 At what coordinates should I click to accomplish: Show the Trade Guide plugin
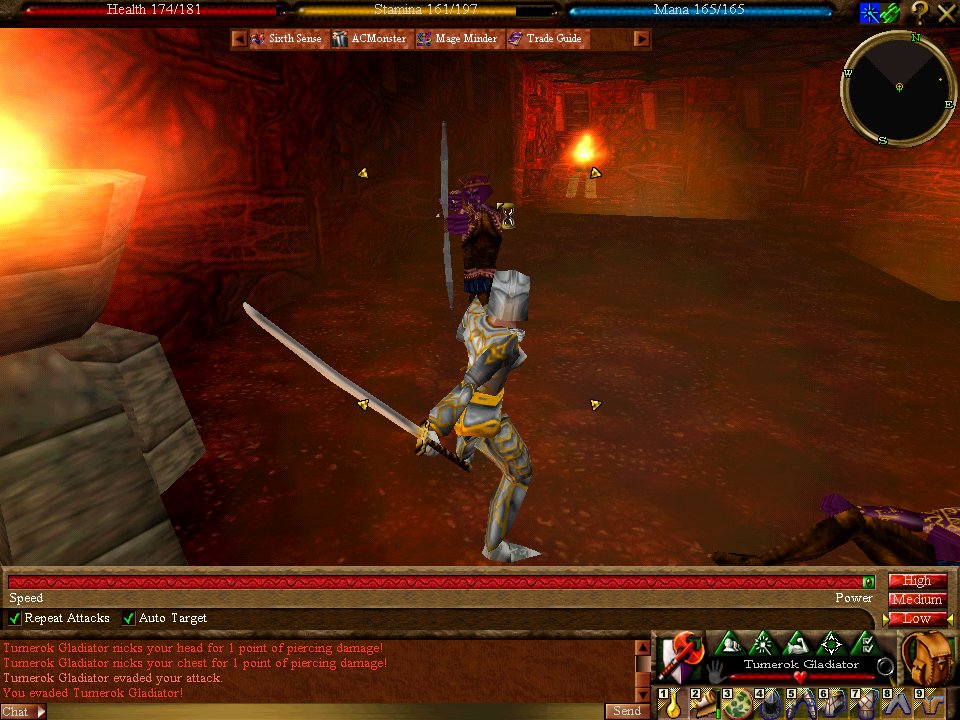point(545,39)
